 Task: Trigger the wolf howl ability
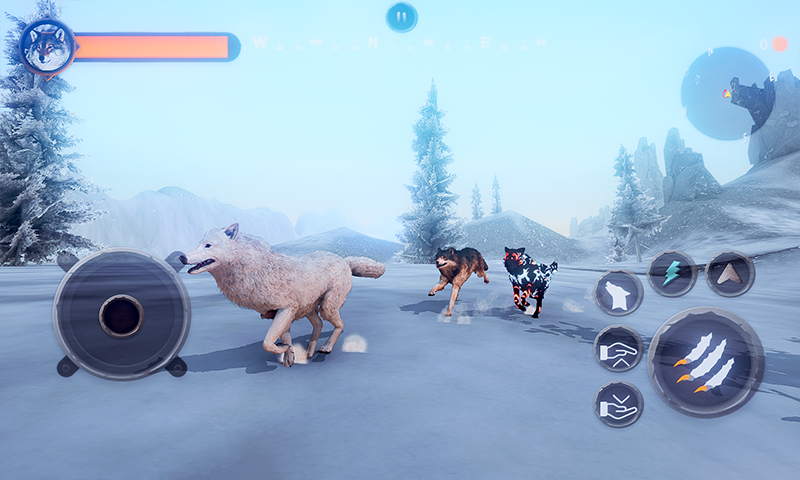click(618, 293)
